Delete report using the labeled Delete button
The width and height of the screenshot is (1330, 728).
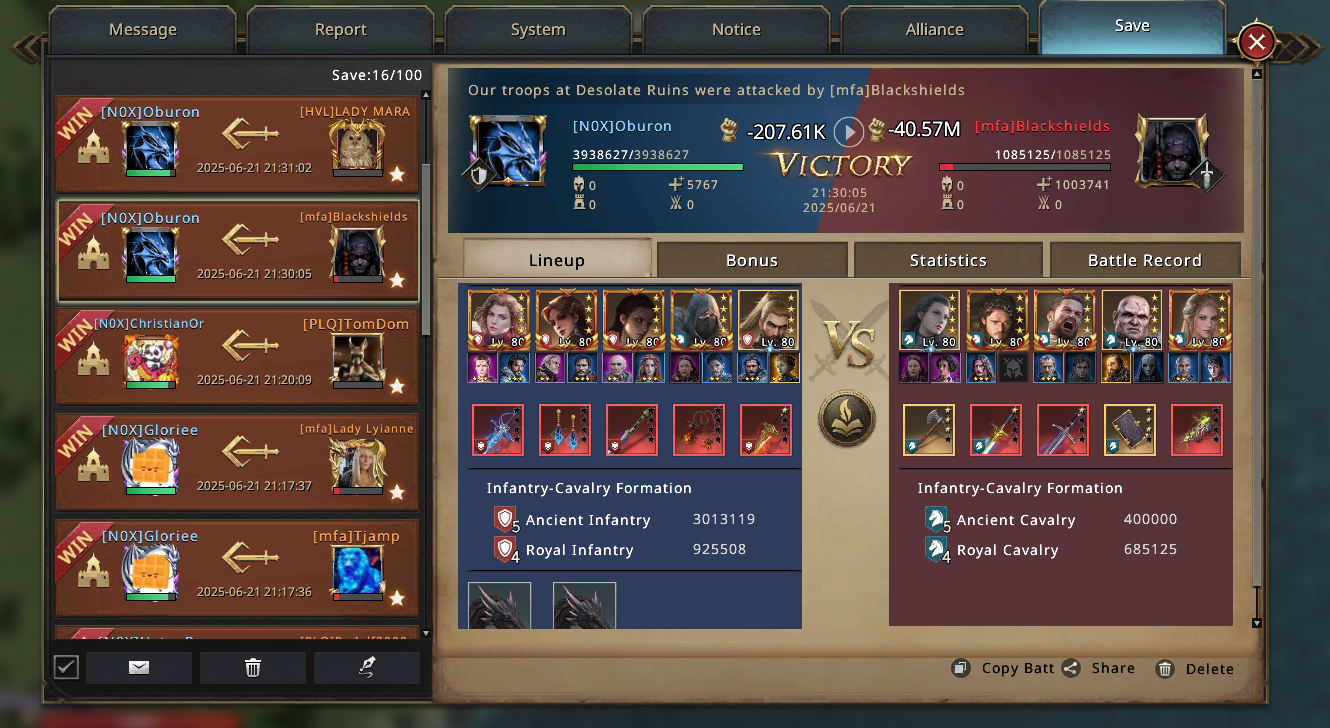tap(1195, 668)
